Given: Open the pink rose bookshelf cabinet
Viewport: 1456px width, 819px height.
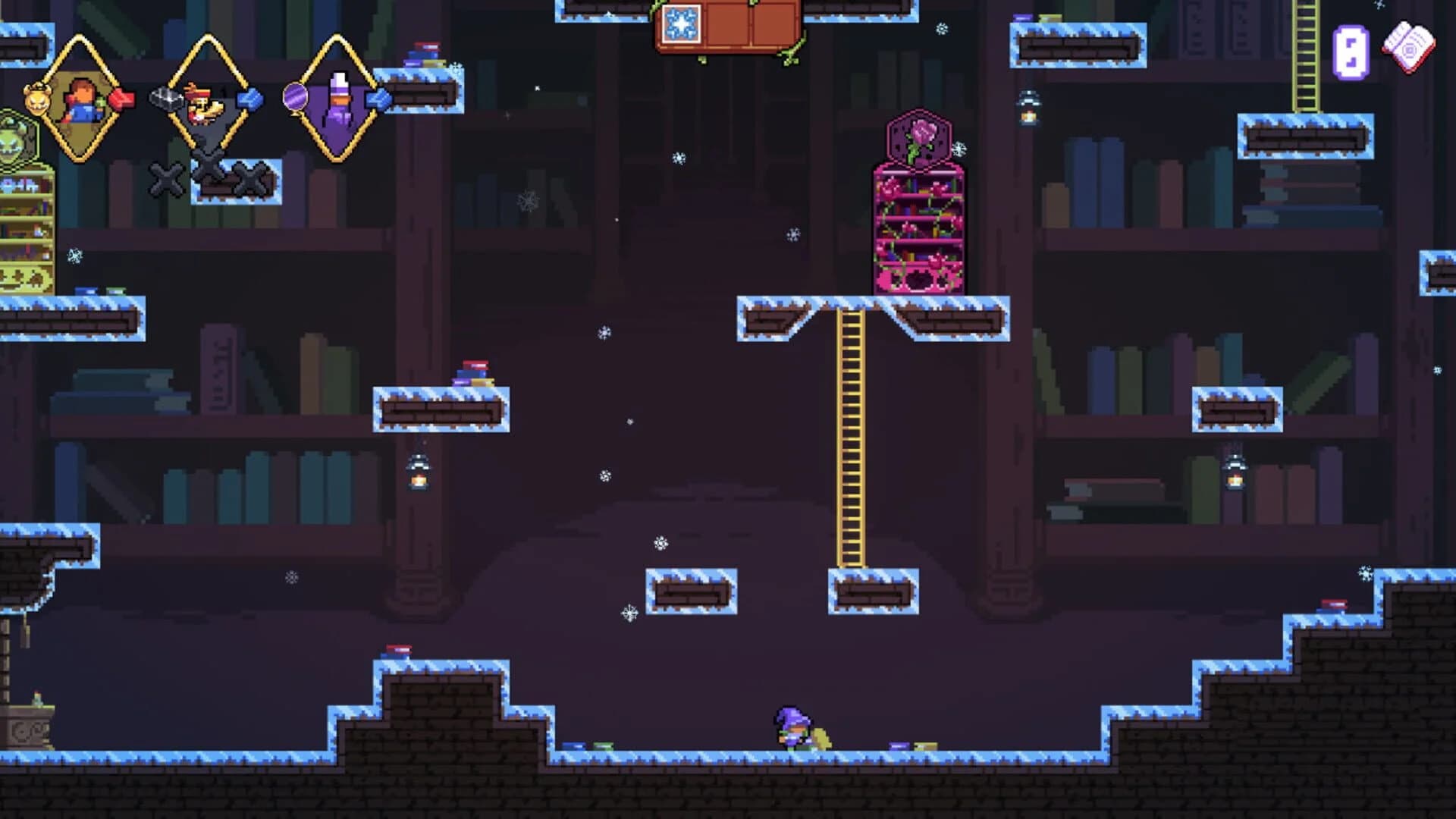Looking at the screenshot, I should pyautogui.click(x=918, y=227).
